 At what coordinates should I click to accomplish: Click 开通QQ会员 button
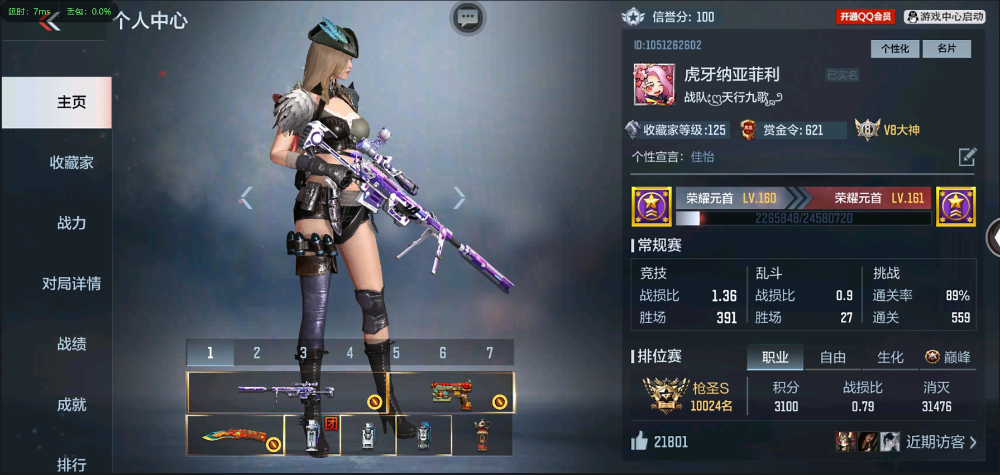tap(866, 17)
